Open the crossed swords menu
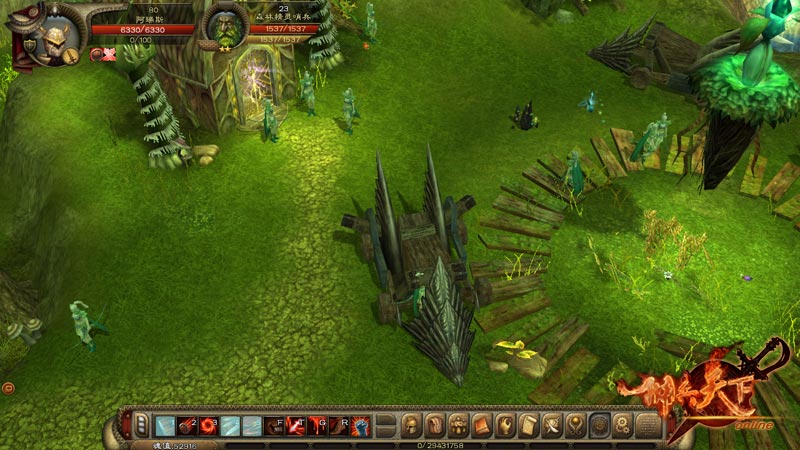The height and width of the screenshot is (450, 800). (552, 424)
